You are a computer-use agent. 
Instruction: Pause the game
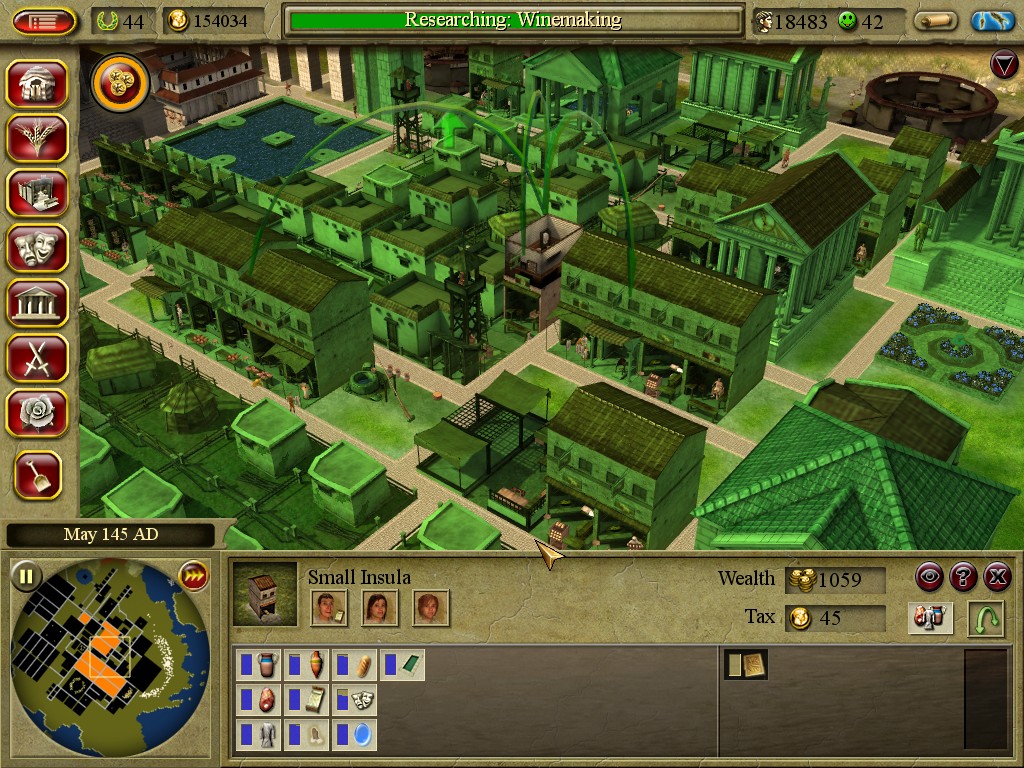[26, 576]
